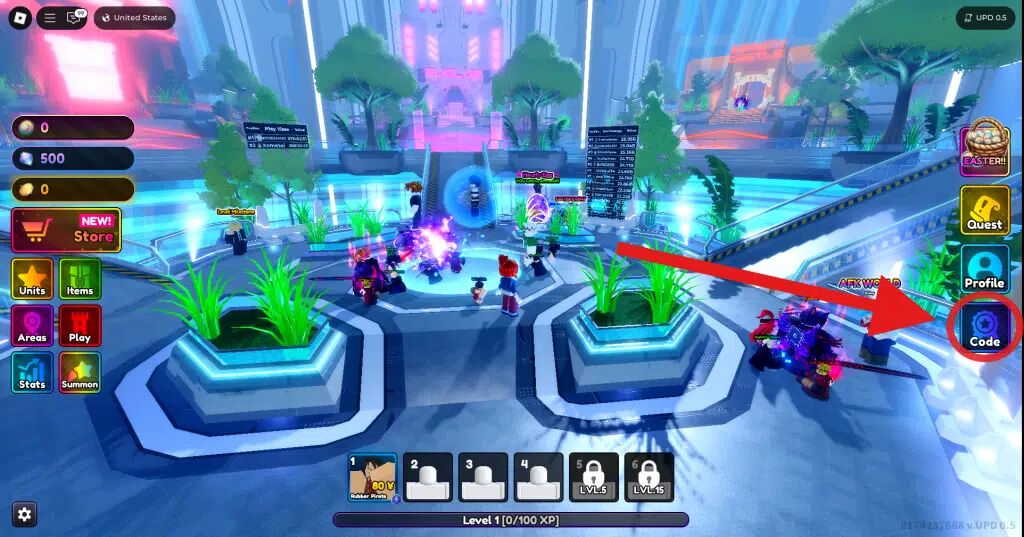Show the Areas teleport menu

coord(32,325)
